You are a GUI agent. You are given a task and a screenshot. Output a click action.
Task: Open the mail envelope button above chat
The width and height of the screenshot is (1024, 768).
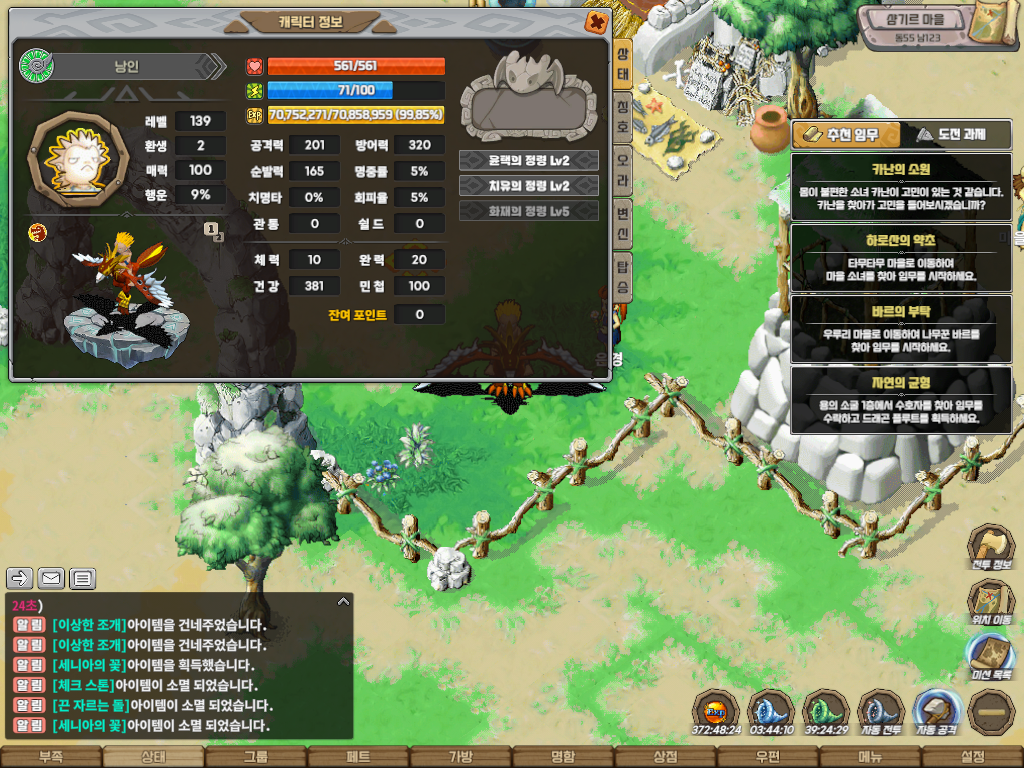point(51,578)
